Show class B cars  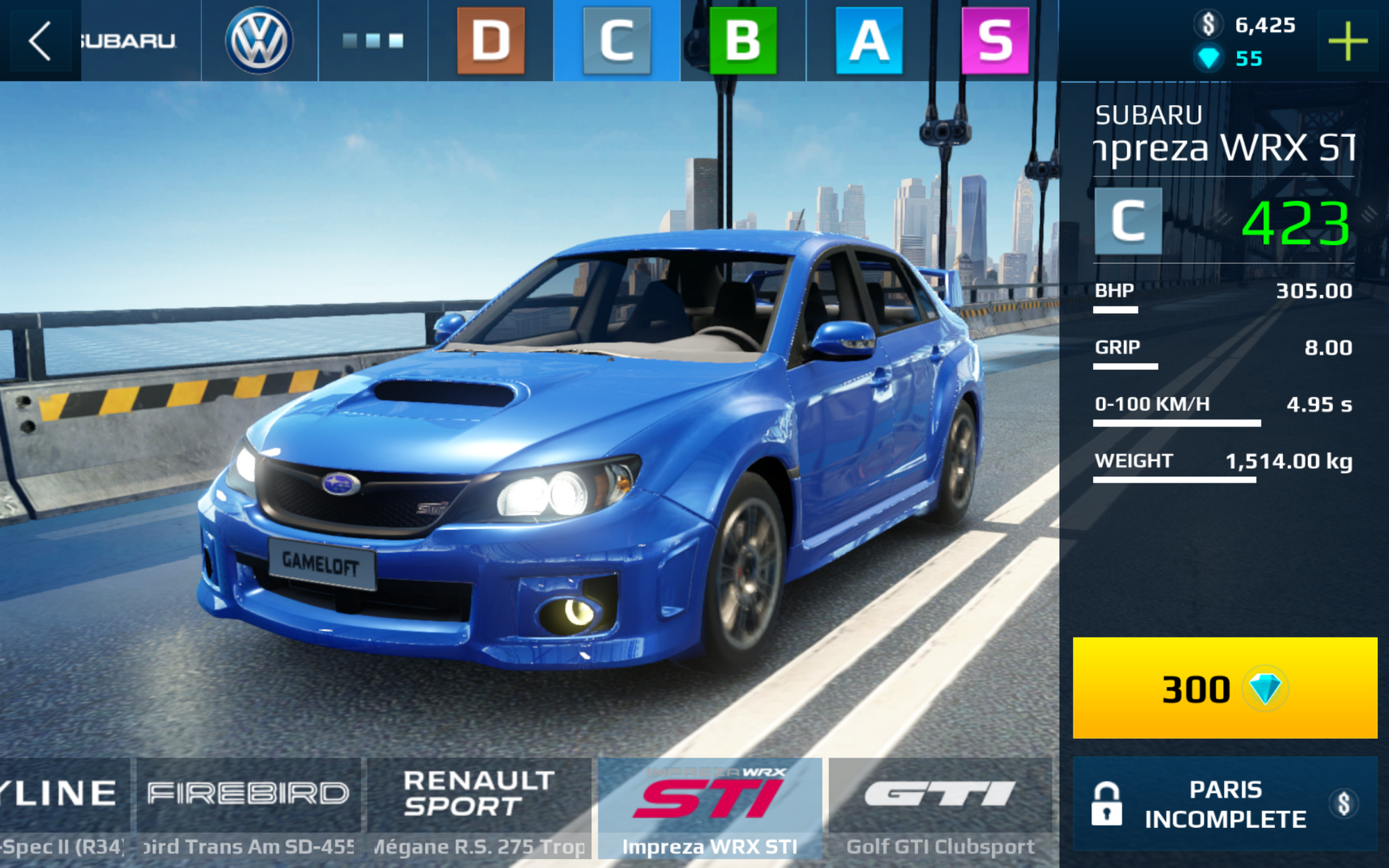[x=742, y=40]
